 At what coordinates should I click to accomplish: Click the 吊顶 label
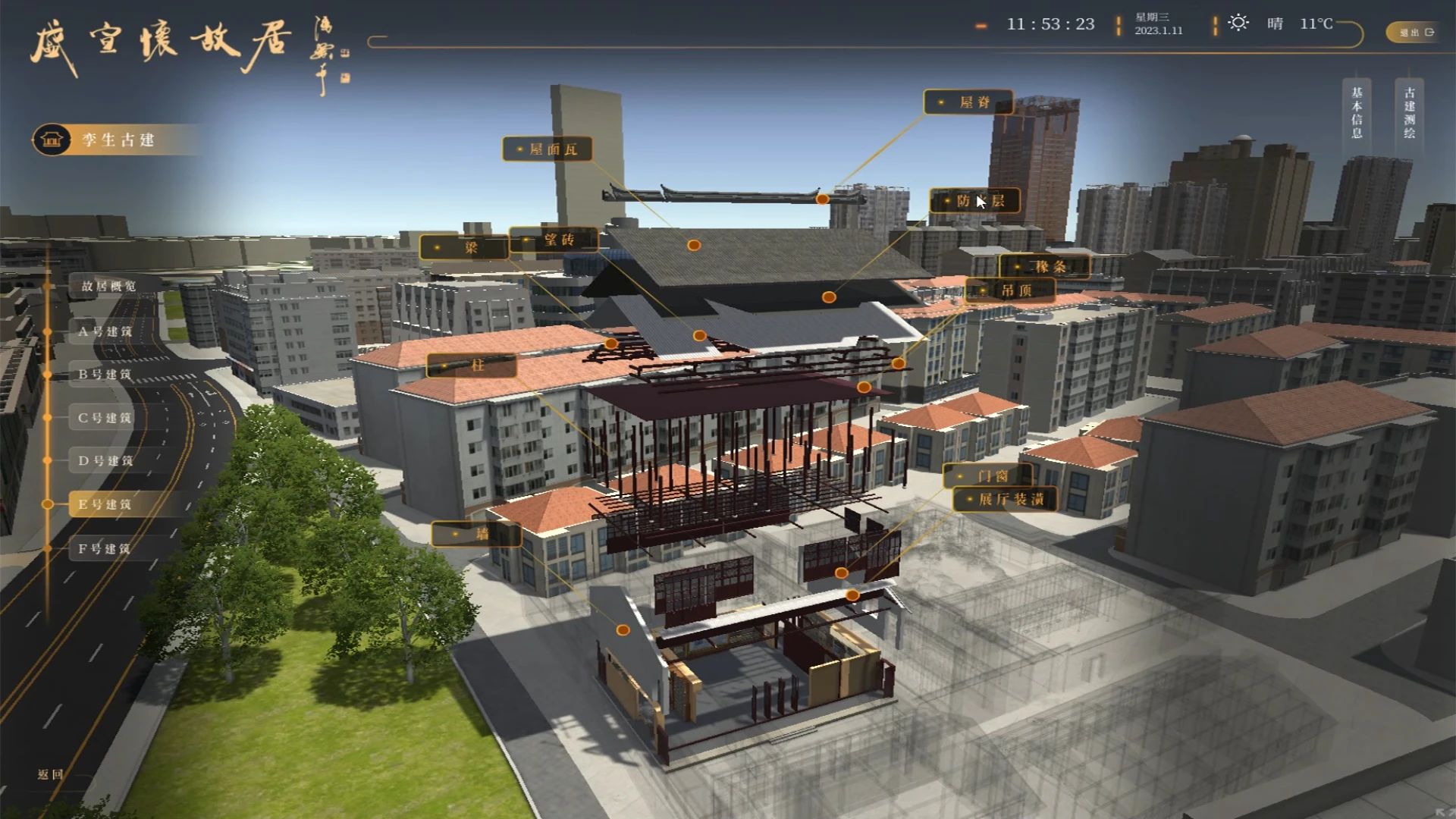pyautogui.click(x=1010, y=290)
